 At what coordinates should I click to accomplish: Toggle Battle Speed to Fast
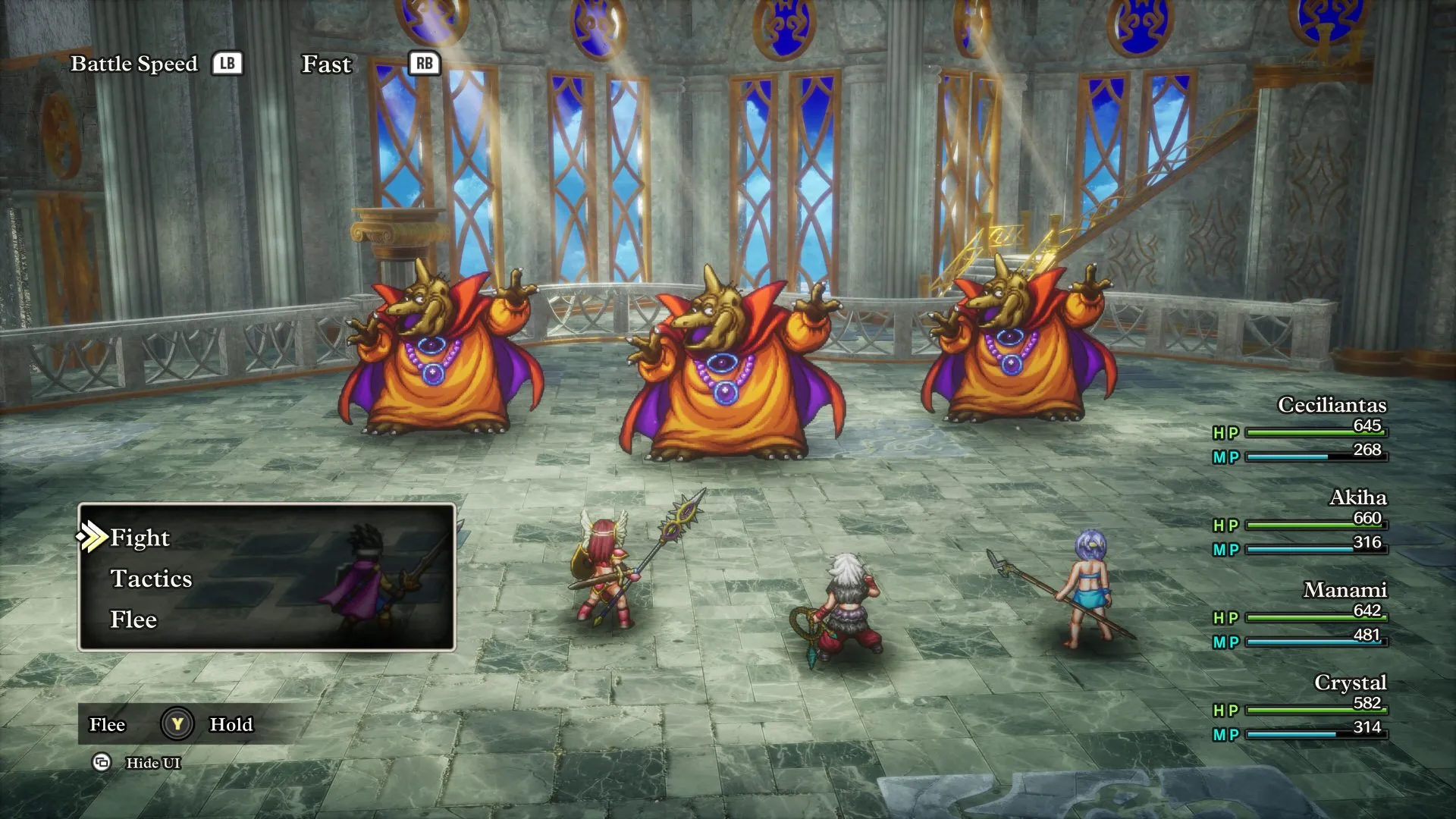[326, 64]
